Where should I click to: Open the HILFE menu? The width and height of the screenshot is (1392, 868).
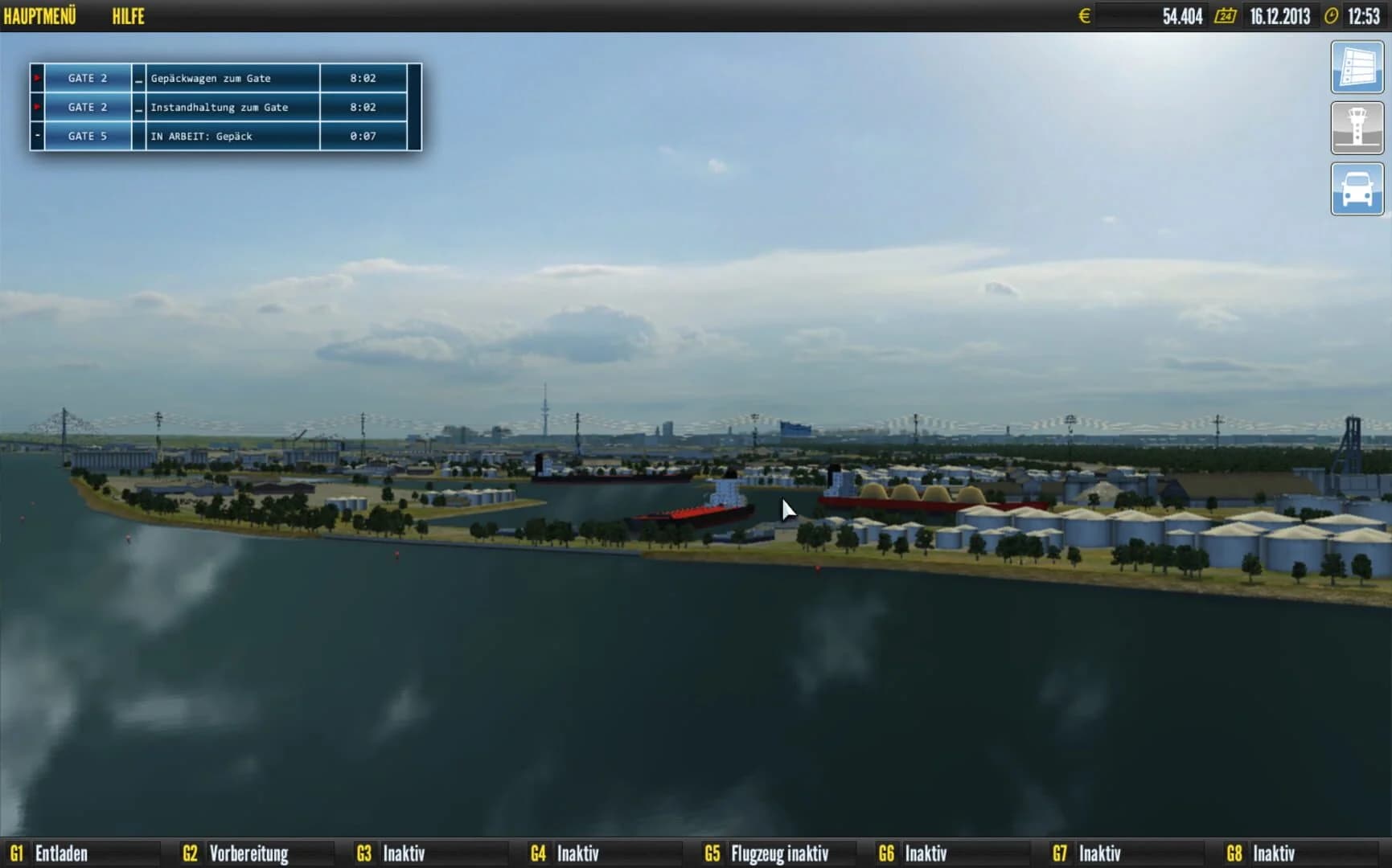(x=129, y=16)
